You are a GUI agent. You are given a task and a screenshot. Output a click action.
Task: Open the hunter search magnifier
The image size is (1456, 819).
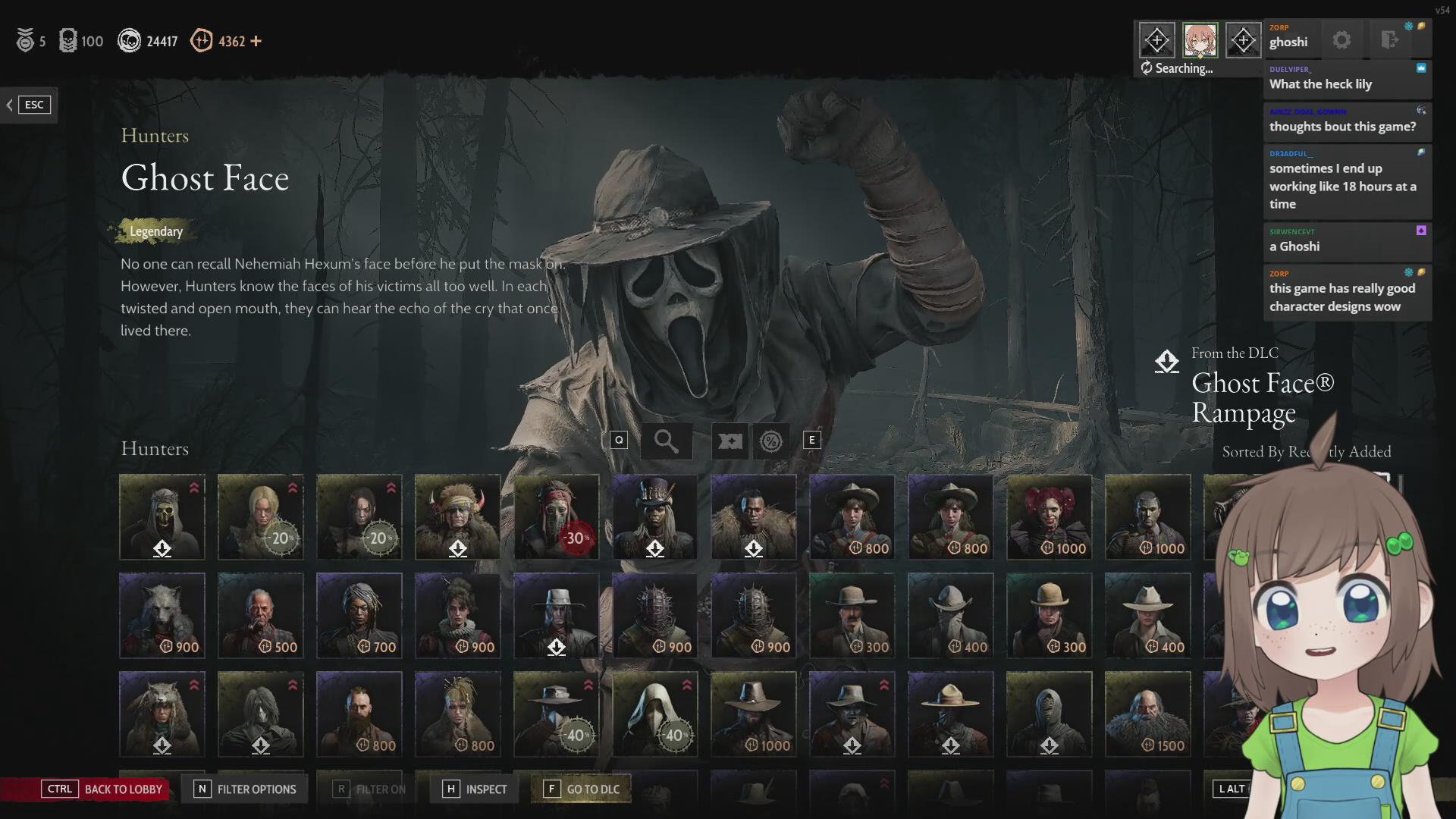click(666, 441)
